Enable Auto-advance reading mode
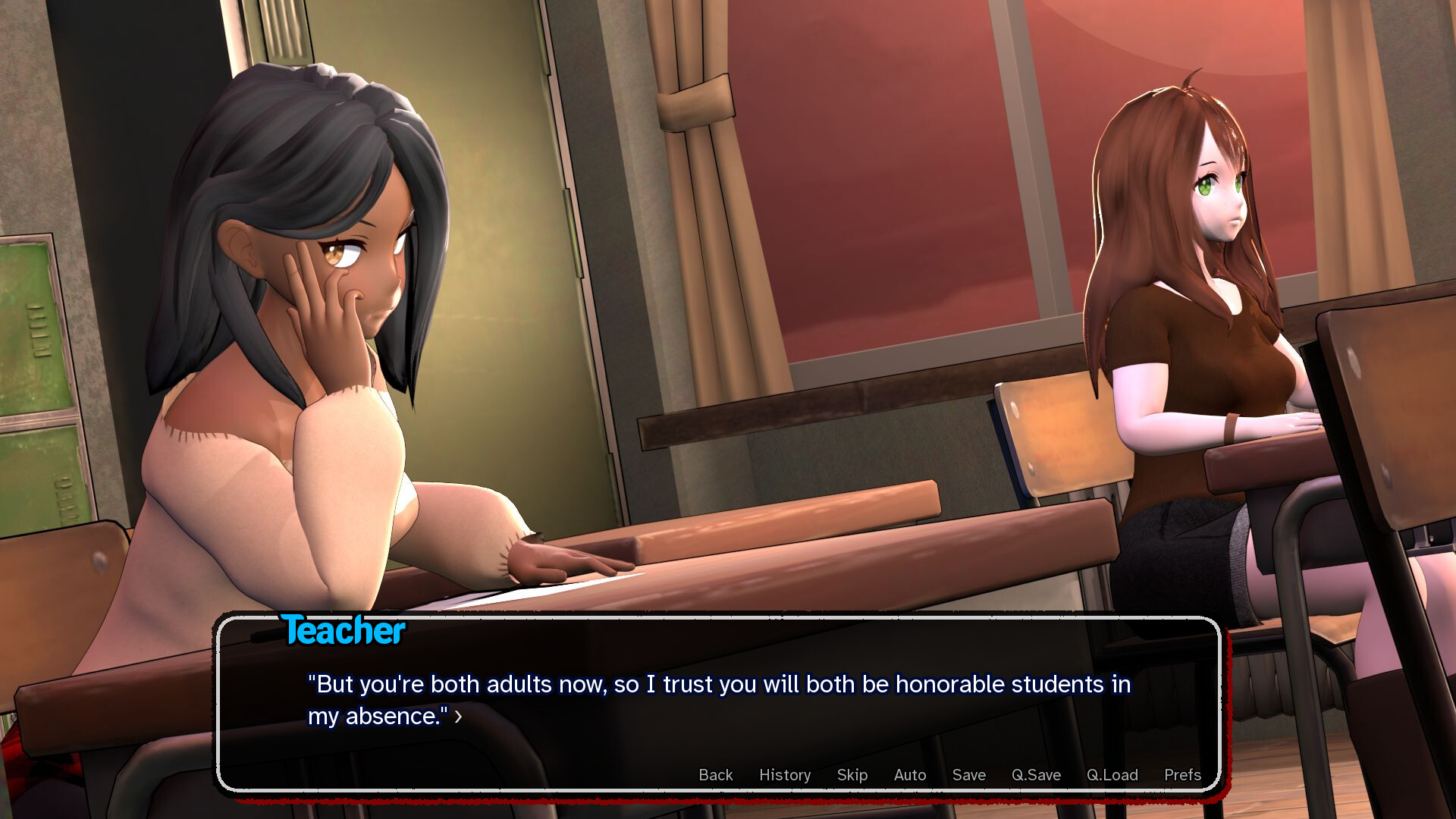 (x=909, y=775)
